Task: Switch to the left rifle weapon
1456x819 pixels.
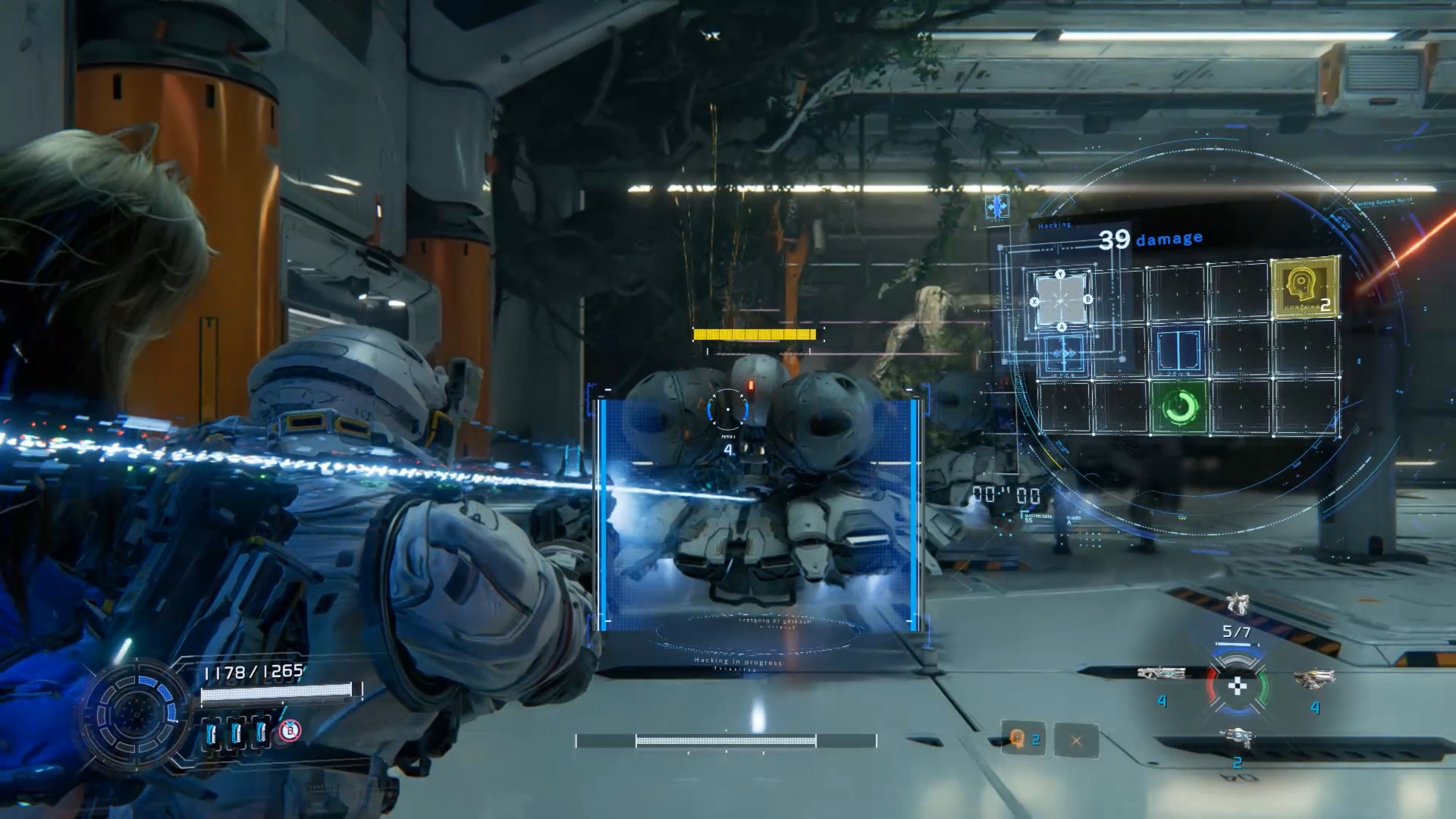Action: [1160, 673]
